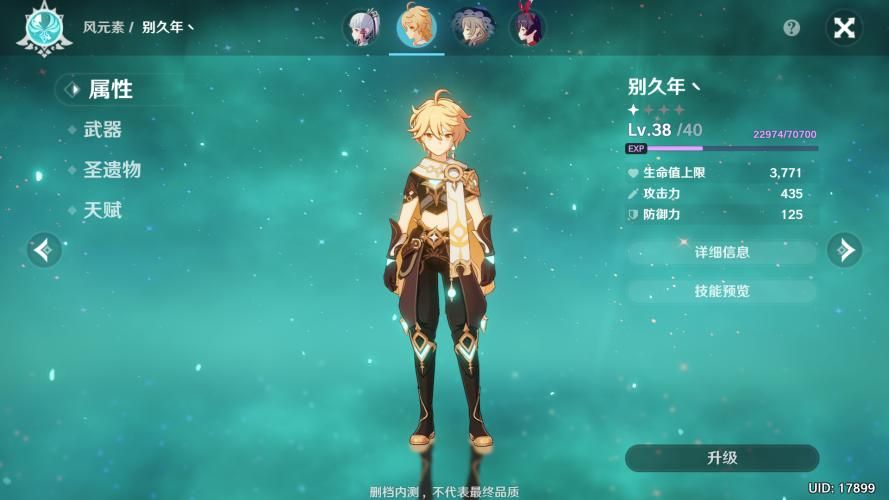Viewport: 889px width, 500px height.
Task: Choose the portrait of the character wearing a hat
Action: (470, 28)
